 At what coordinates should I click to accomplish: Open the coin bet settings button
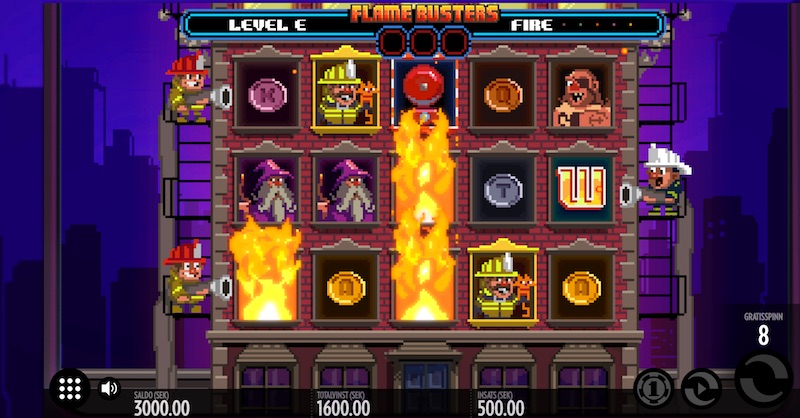652,388
